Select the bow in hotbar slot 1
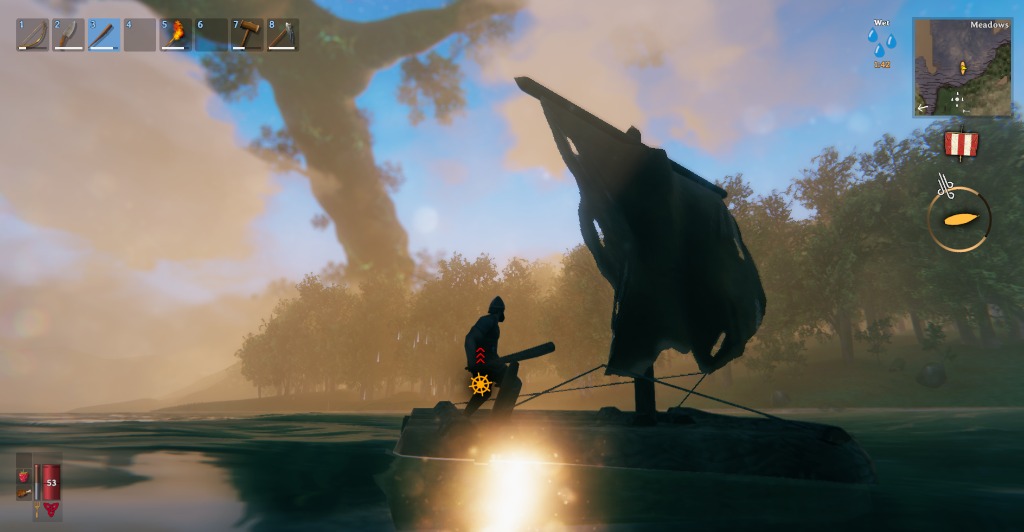 coord(32,35)
